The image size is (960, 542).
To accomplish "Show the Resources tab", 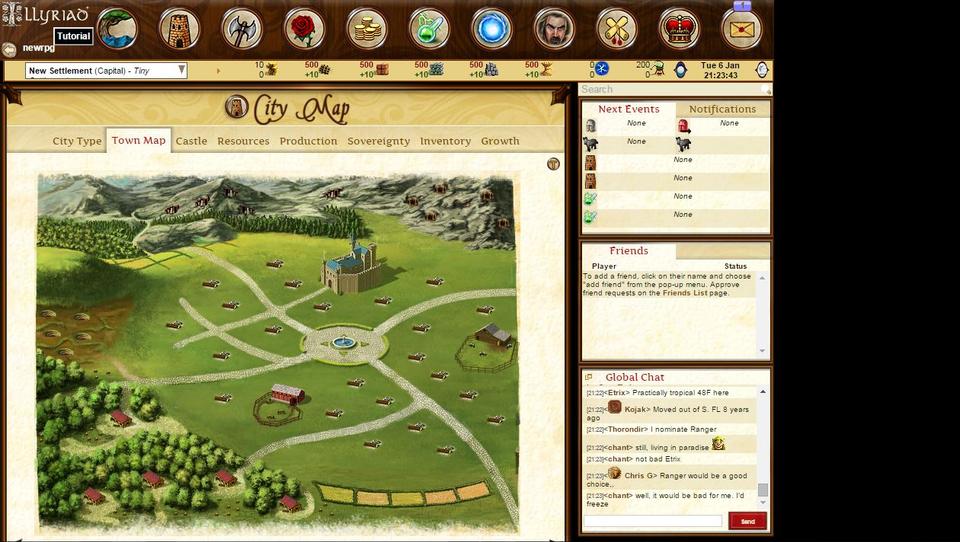I will click(x=243, y=141).
